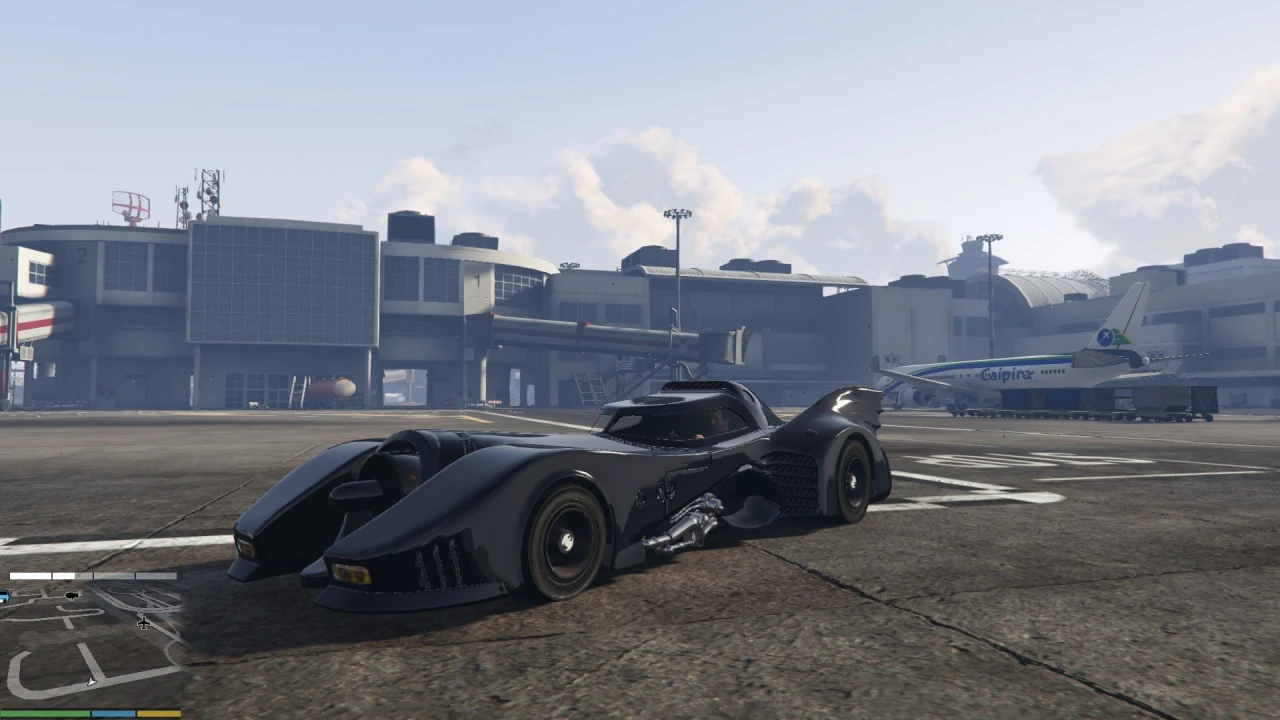
Task: Click the vehicle icon at the minimap's left edge
Action: coord(4,596)
